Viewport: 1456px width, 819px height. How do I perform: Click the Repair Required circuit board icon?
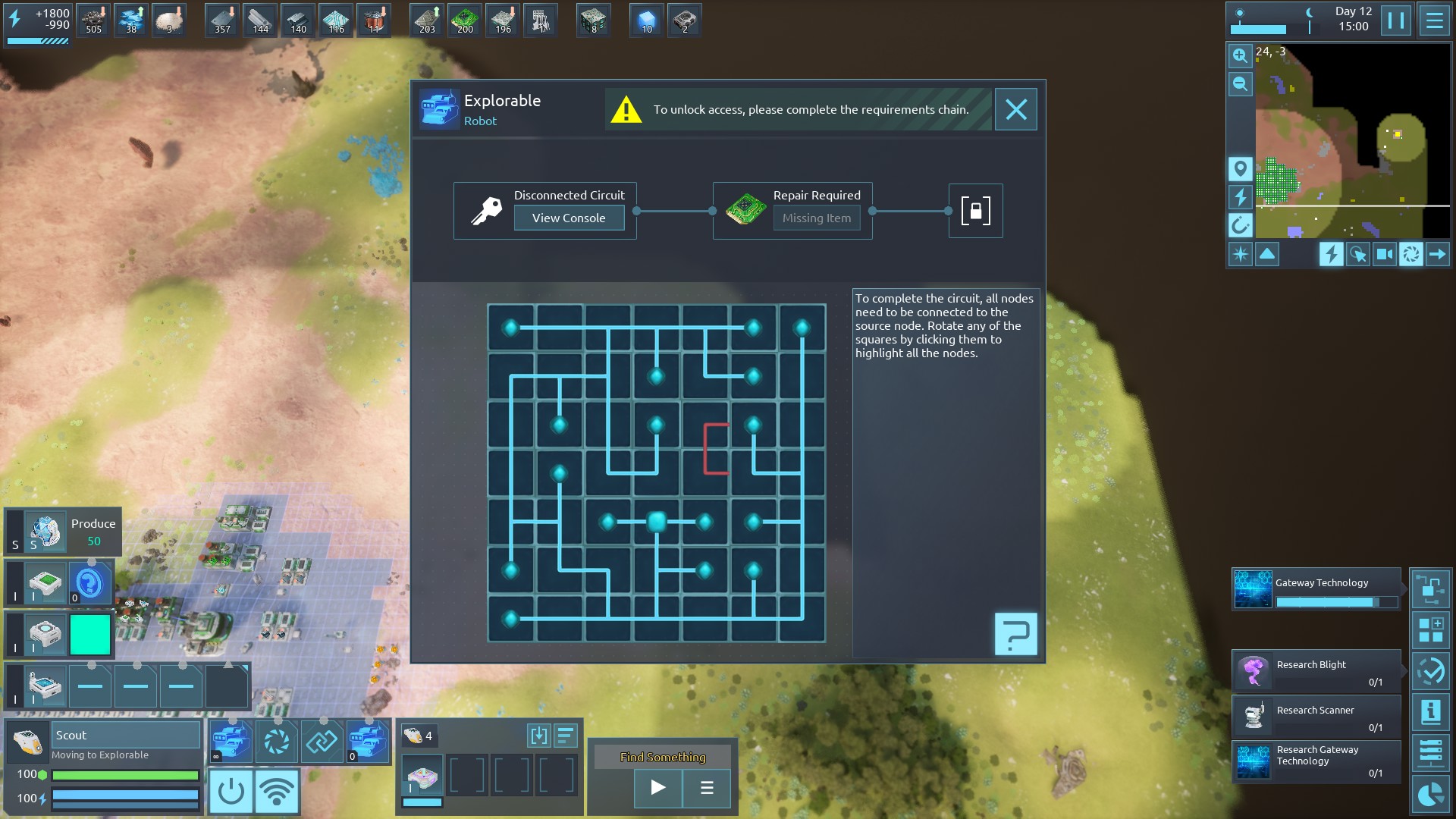coord(745,210)
